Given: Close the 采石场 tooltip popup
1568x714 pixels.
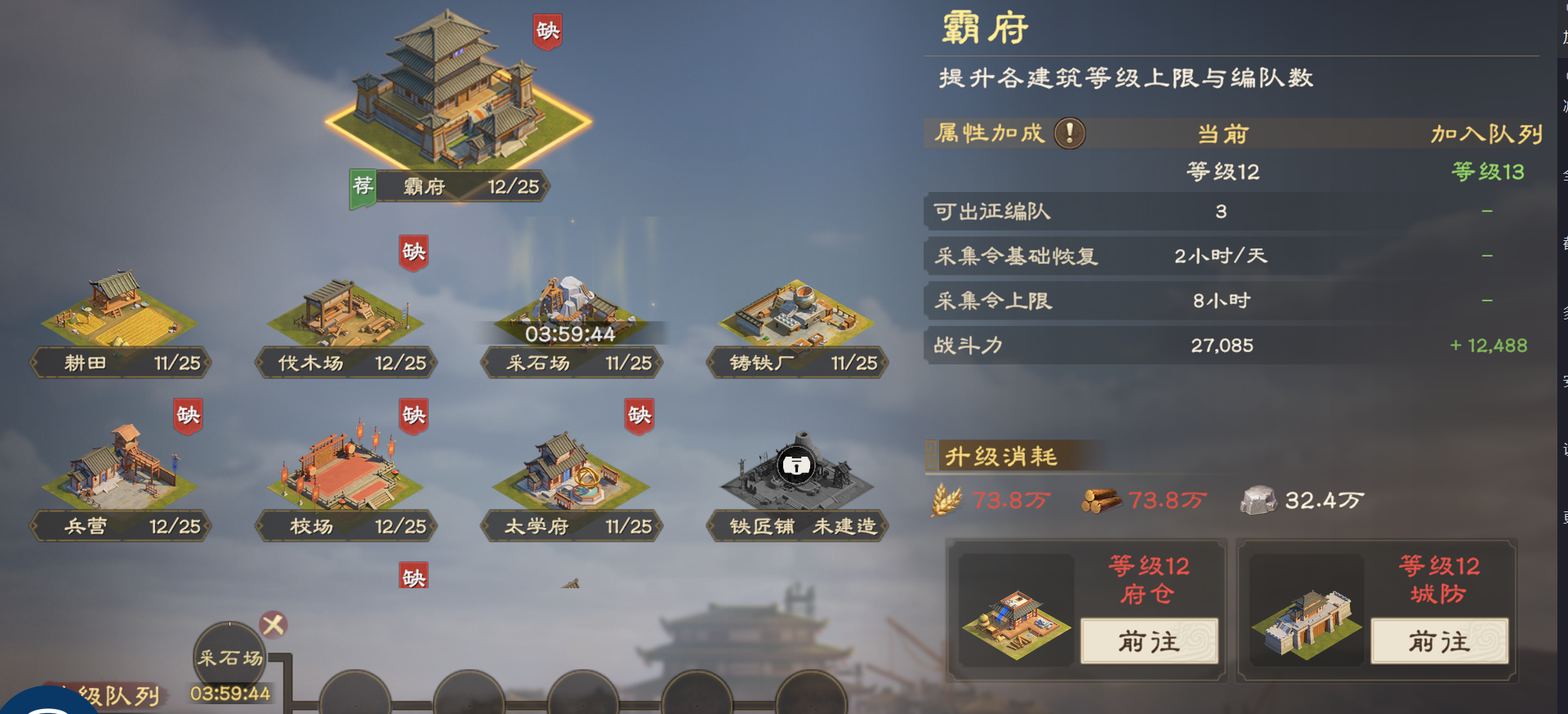Looking at the screenshot, I should tap(274, 624).
